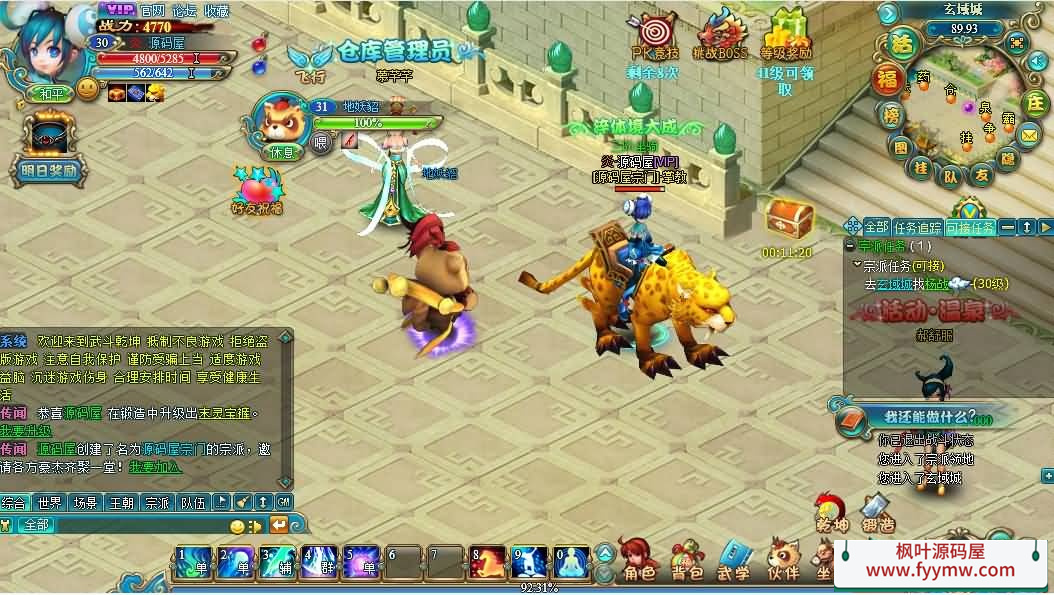Activate the red horse skill in slot 8

(x=488, y=563)
